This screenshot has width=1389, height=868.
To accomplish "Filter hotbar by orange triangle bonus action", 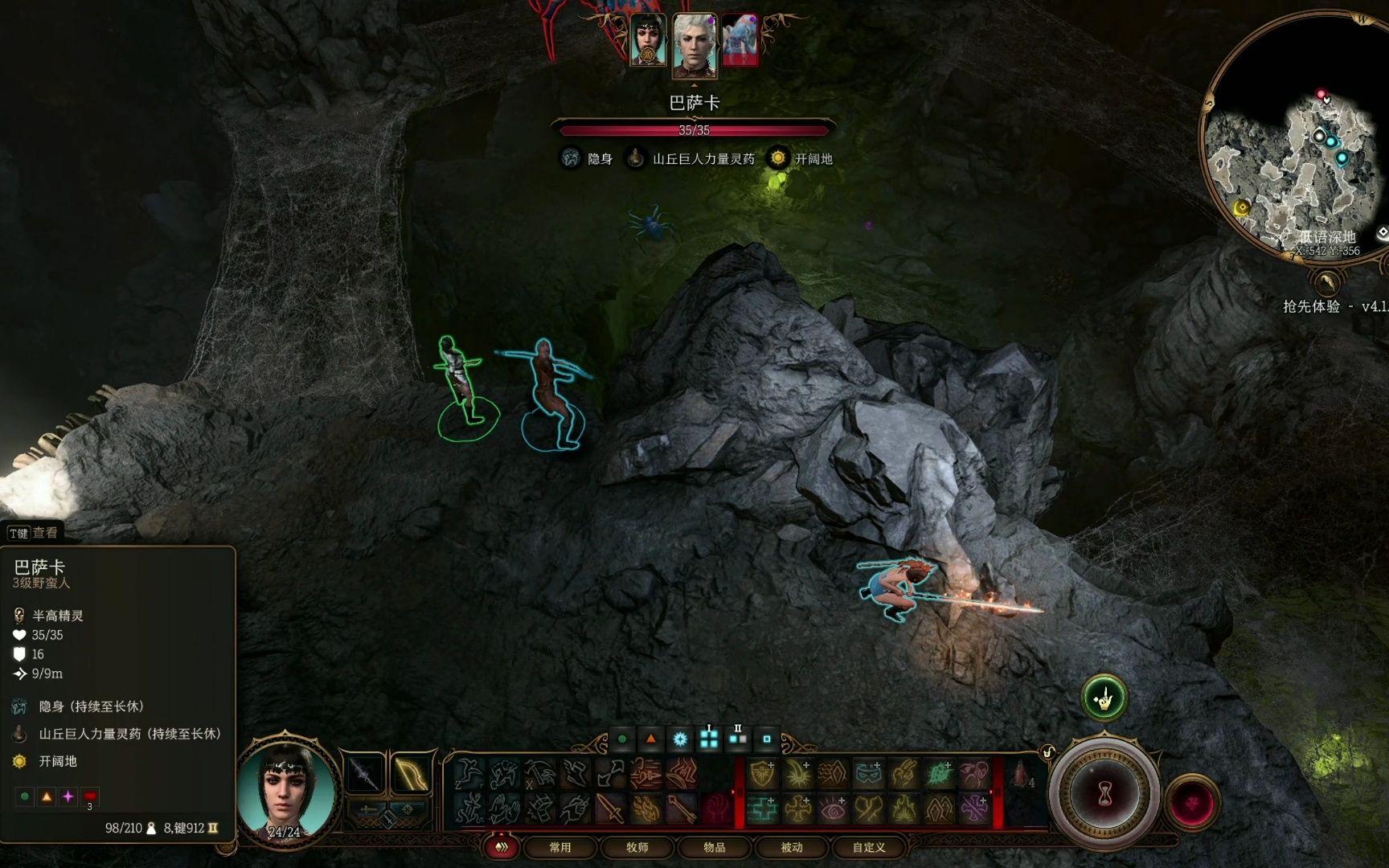I will click(x=651, y=739).
